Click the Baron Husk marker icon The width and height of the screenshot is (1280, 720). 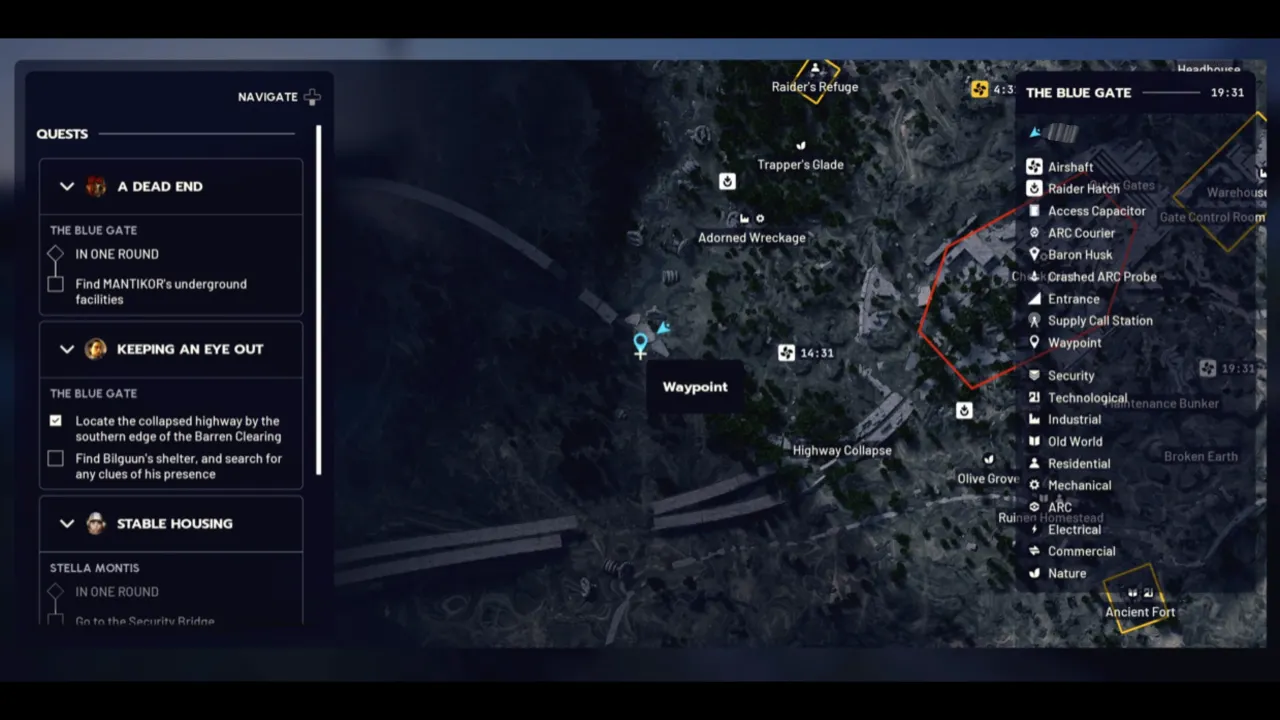1034,254
